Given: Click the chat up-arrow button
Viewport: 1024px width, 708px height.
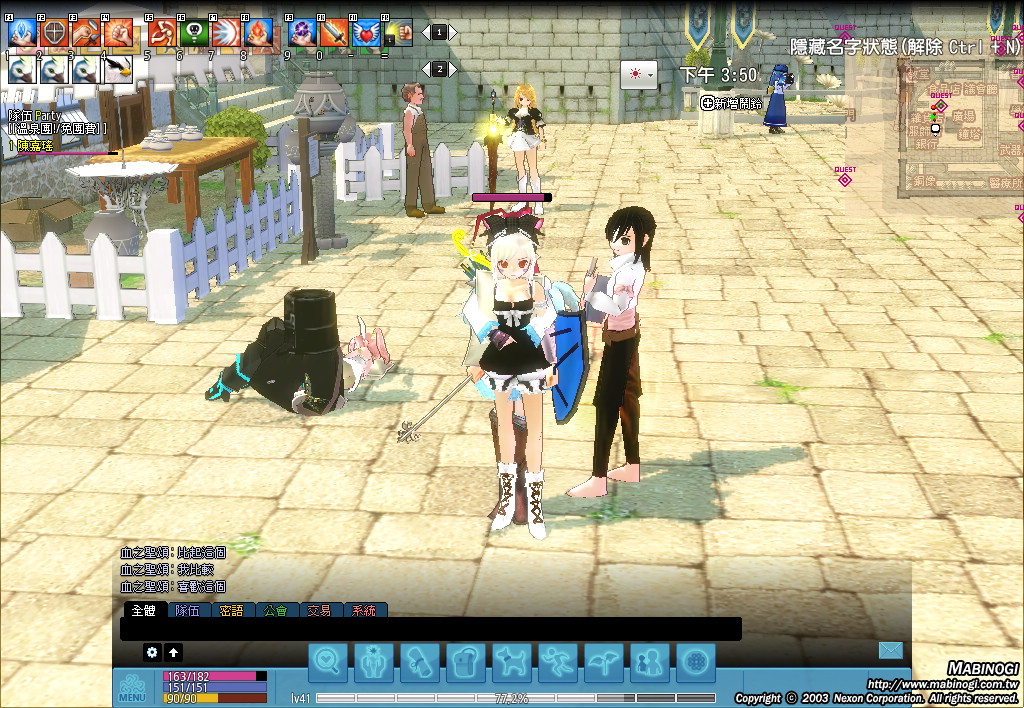Looking at the screenshot, I should coord(174,652).
